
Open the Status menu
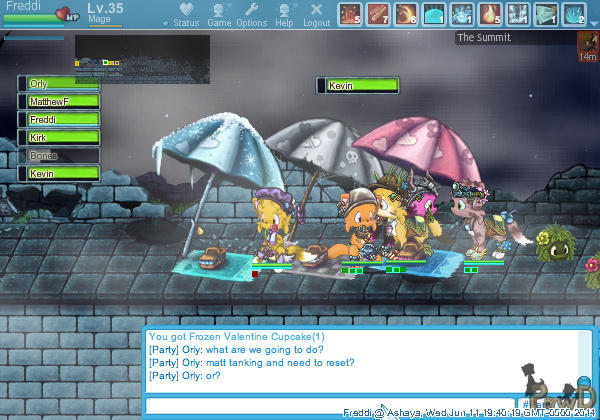coord(185,14)
